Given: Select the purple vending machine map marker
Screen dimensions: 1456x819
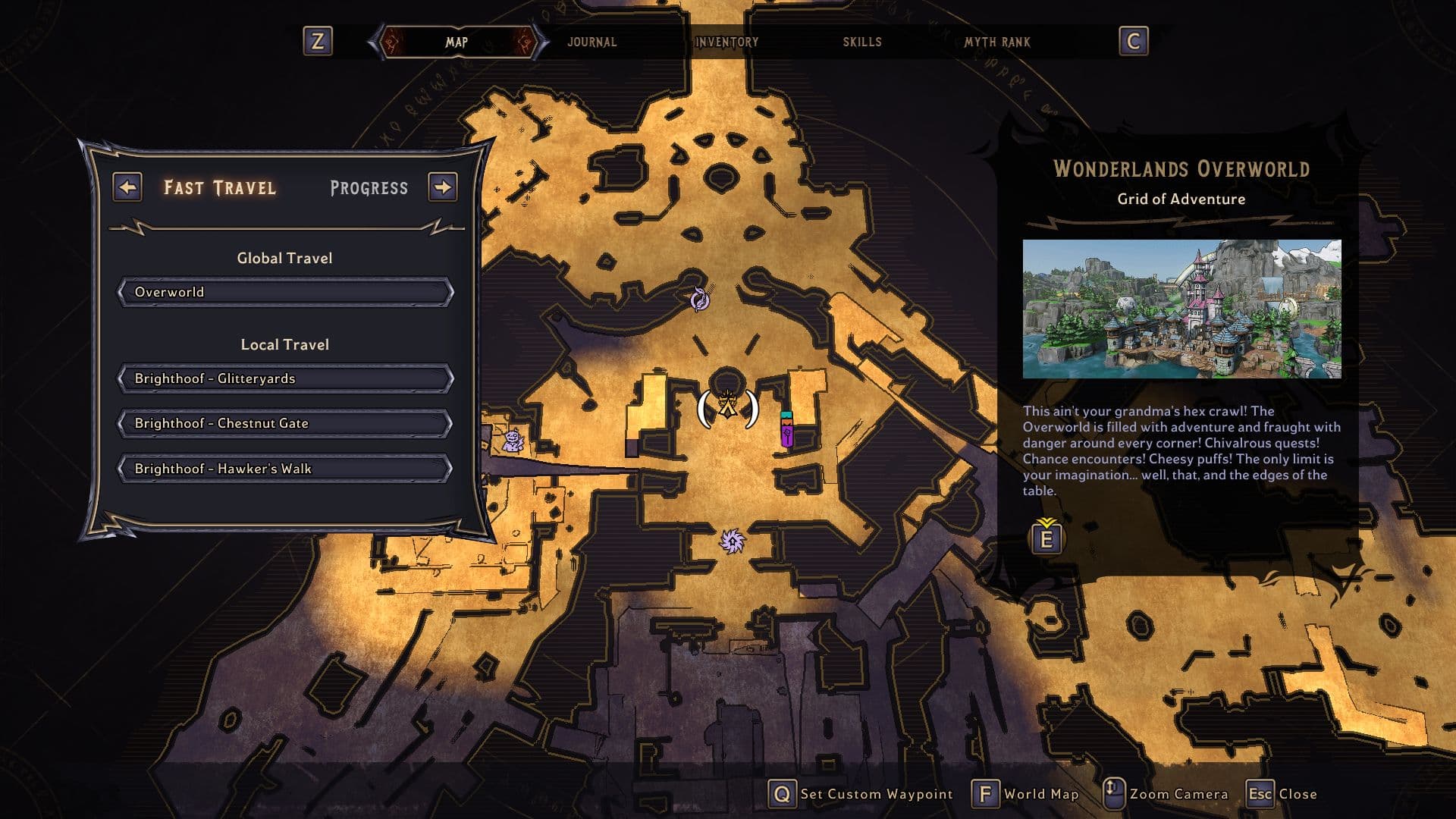Looking at the screenshot, I should coord(787,430).
